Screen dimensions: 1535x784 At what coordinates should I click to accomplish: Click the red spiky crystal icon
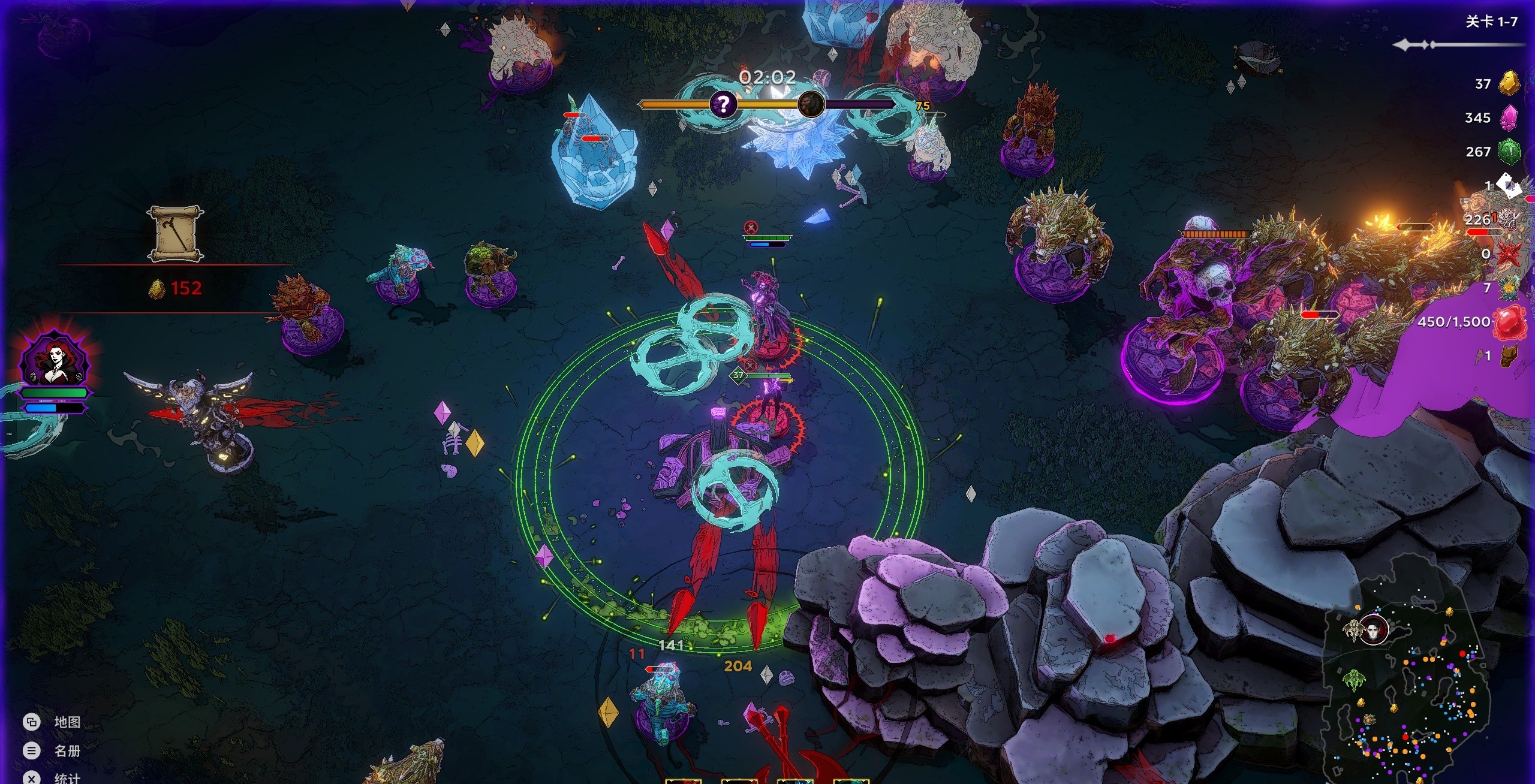[1509, 254]
